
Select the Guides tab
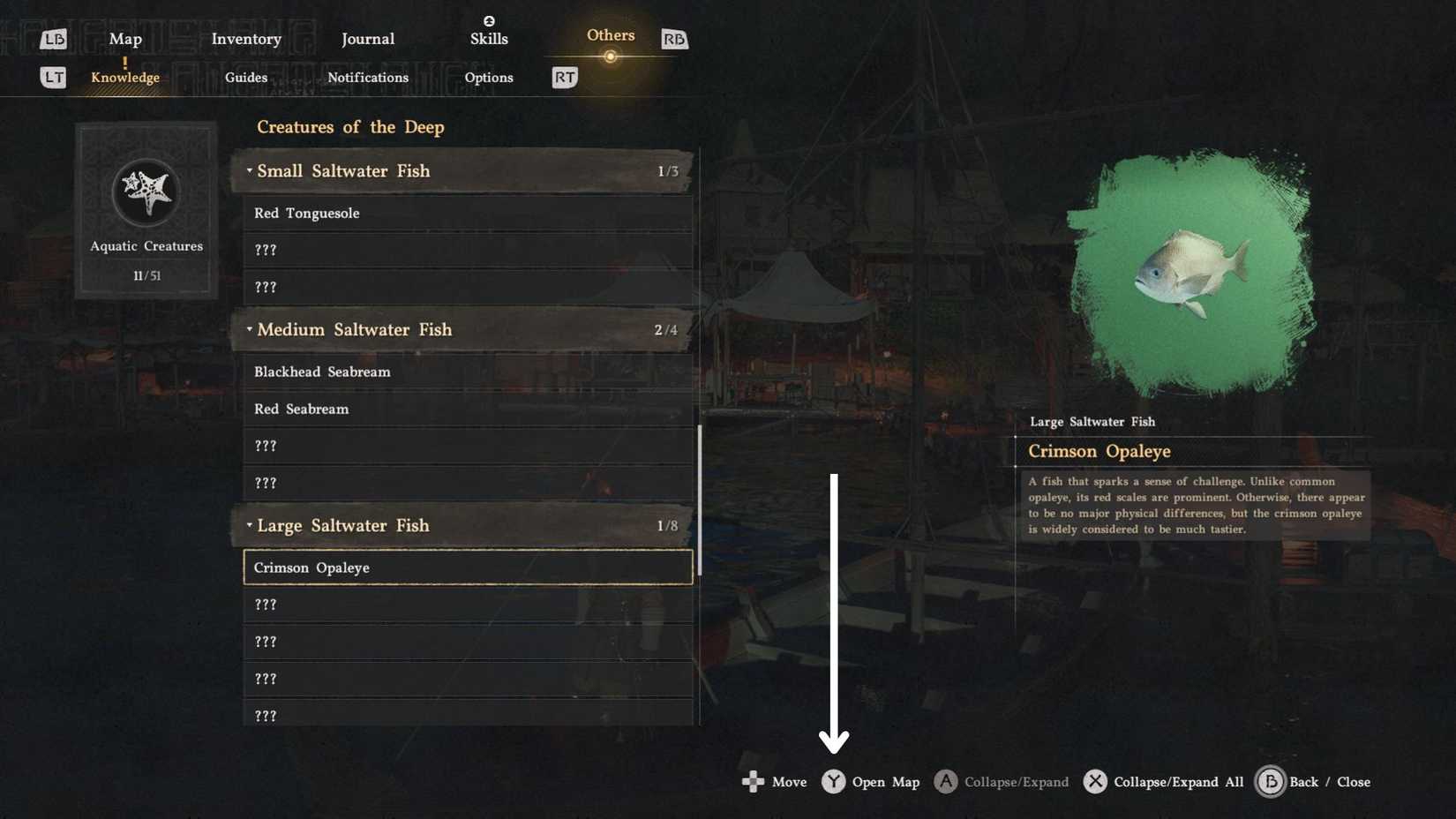click(245, 77)
